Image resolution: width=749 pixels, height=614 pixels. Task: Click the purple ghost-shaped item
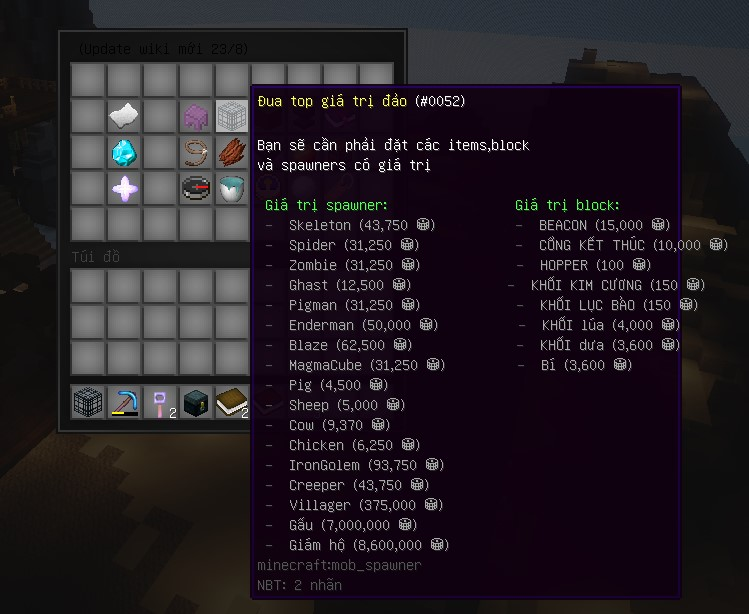(196, 116)
